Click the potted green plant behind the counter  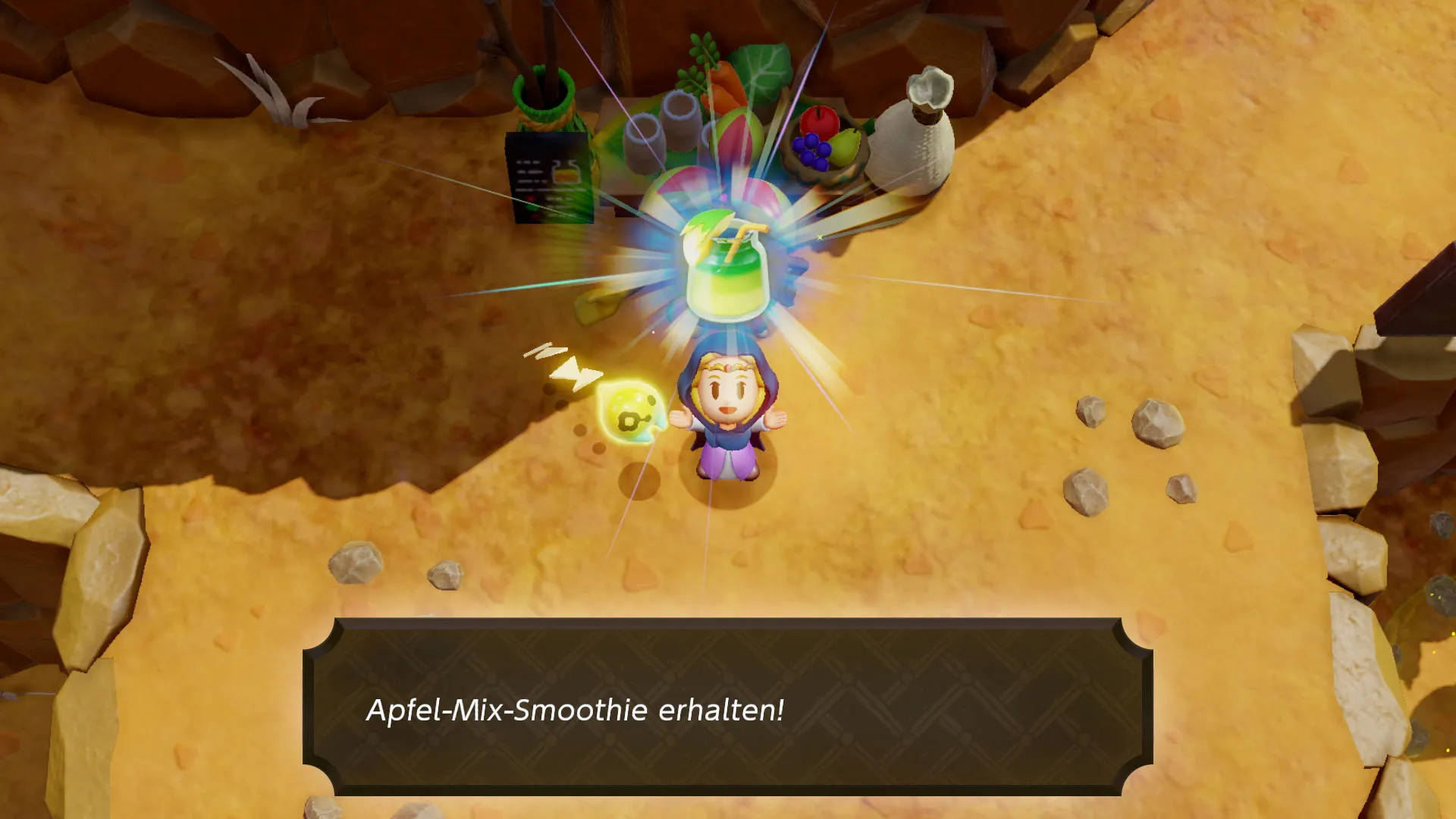pyautogui.click(x=543, y=91)
